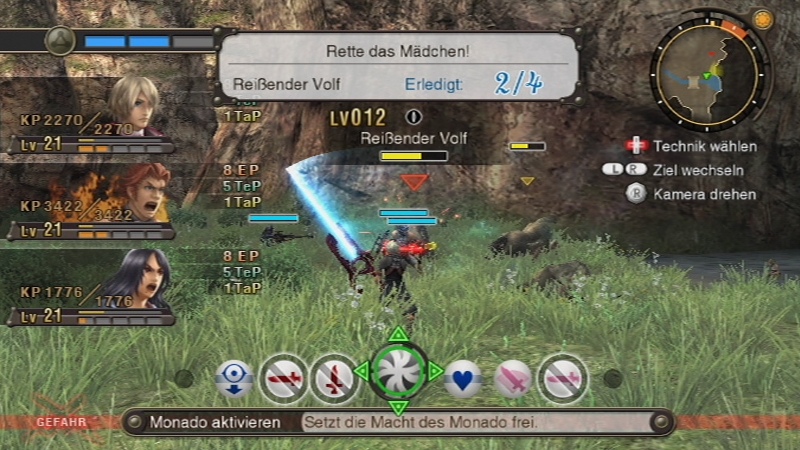Select the blue heart healing art
800x450 pixels.
[463, 378]
